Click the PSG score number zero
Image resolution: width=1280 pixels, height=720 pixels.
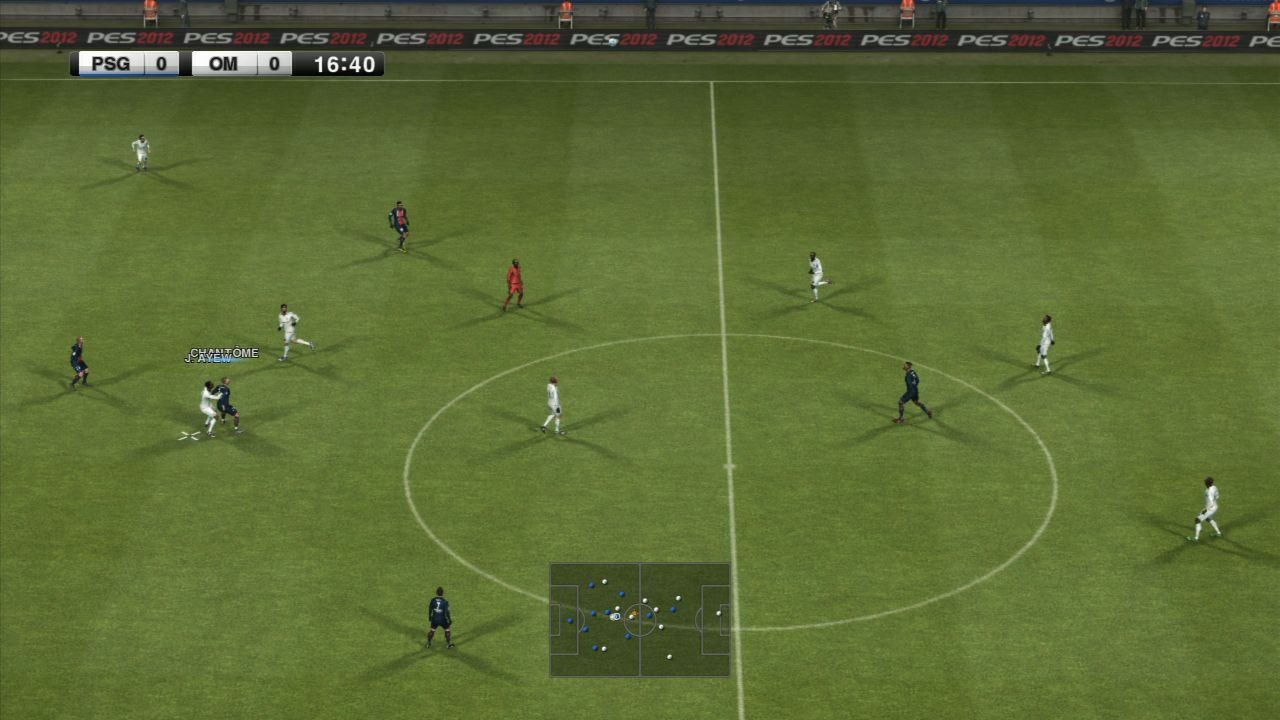(162, 63)
